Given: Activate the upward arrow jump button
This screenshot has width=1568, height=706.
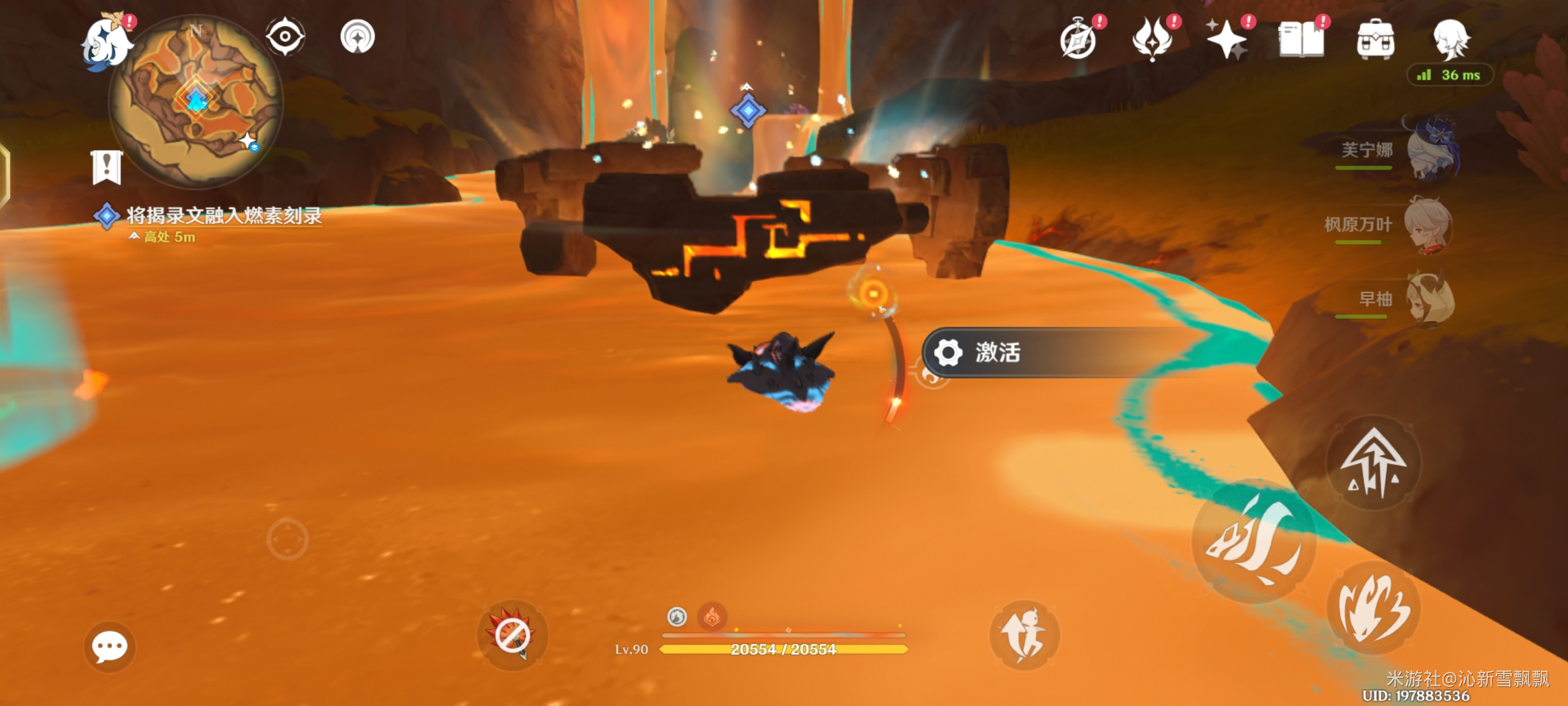Looking at the screenshot, I should tap(1373, 464).
